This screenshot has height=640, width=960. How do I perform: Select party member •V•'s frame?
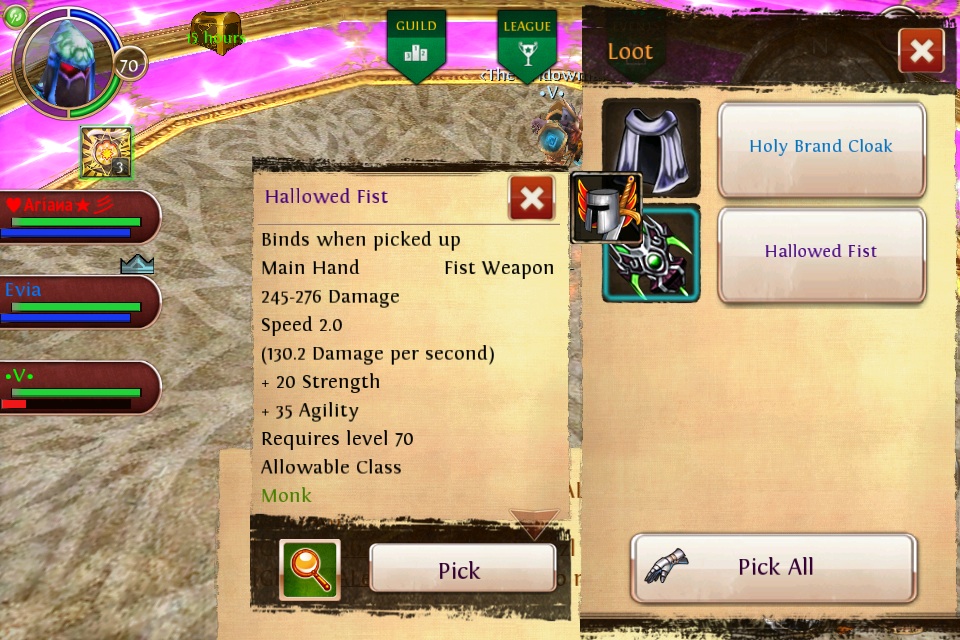80,388
